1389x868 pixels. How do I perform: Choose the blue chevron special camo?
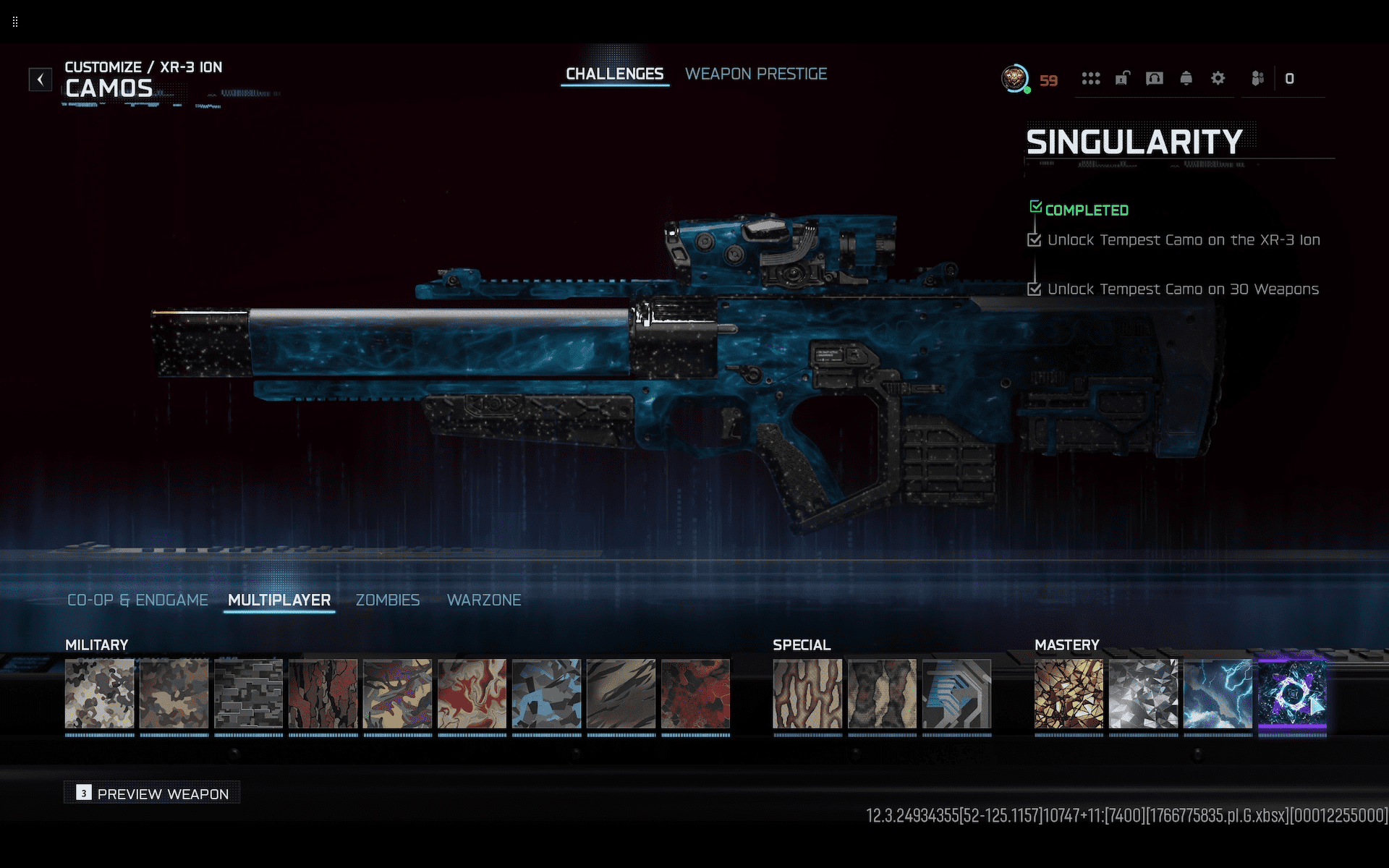956,694
